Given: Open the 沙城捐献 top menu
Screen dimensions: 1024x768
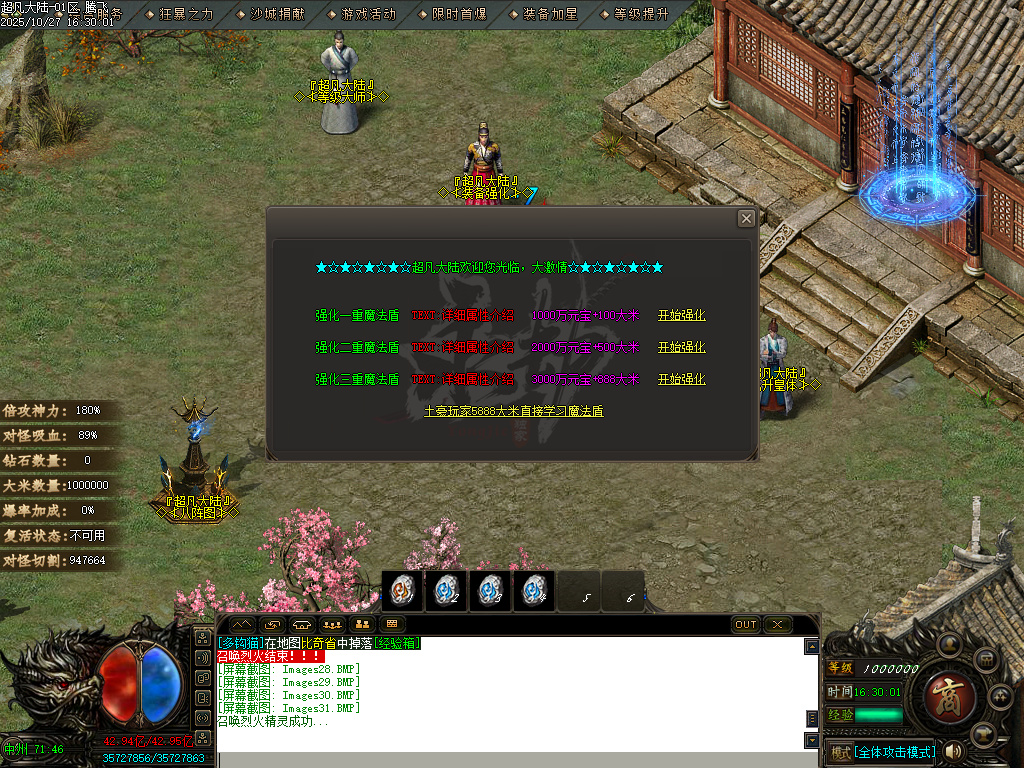Looking at the screenshot, I should (x=271, y=14).
